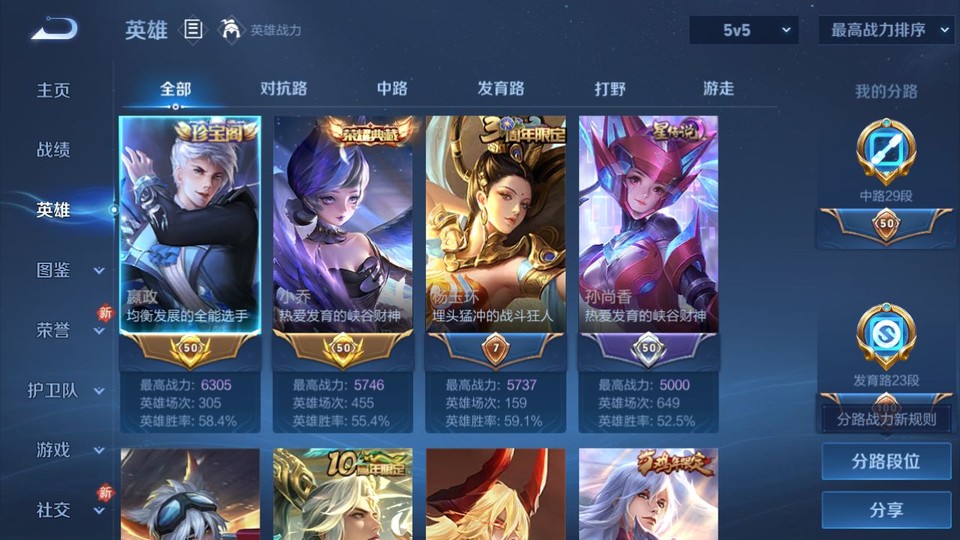Open the 最高战力排序 sort dropdown
Image resolution: width=960 pixels, height=540 pixels.
(887, 30)
